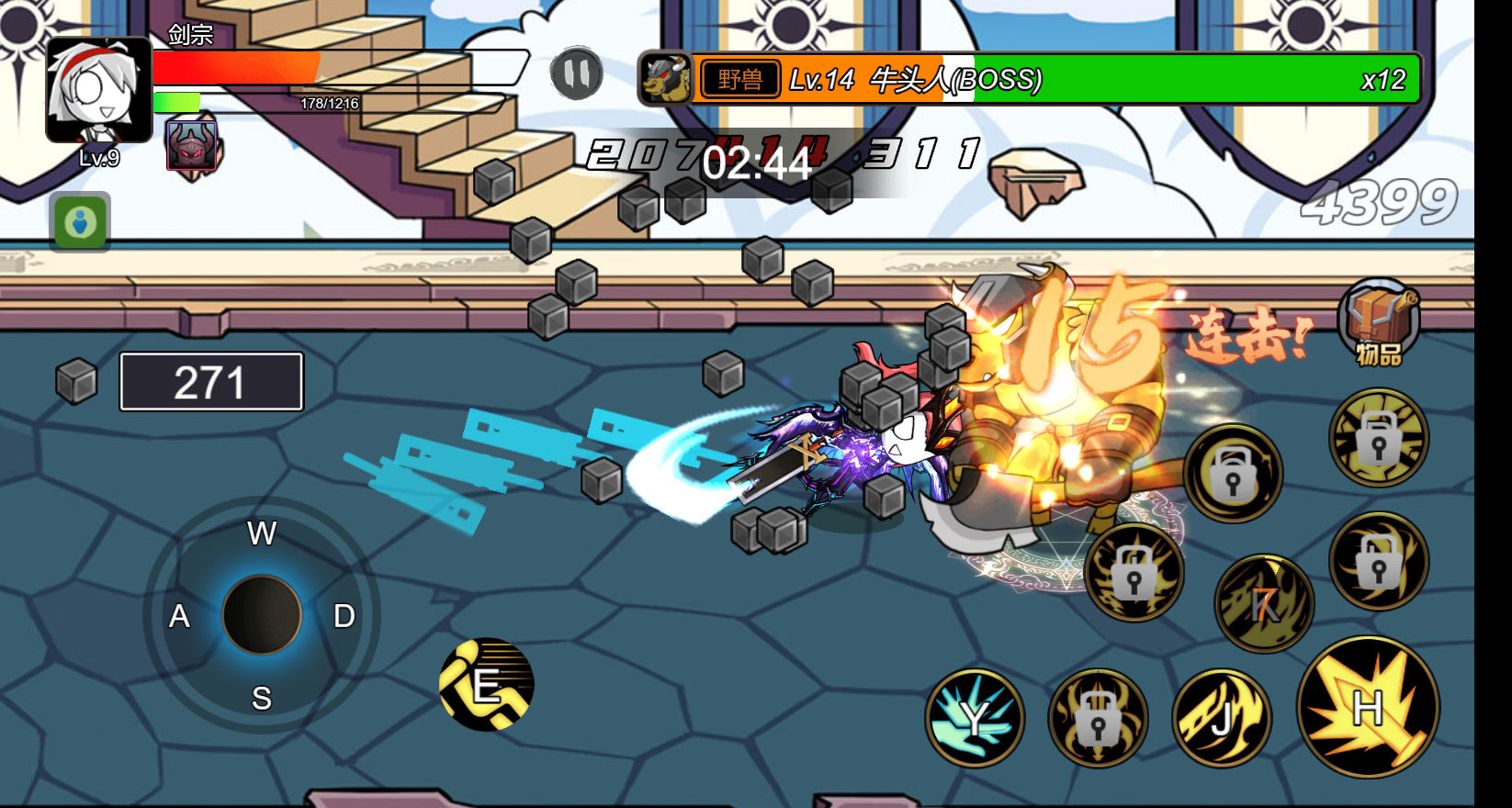Tap the W direction on the joystick

tap(262, 533)
